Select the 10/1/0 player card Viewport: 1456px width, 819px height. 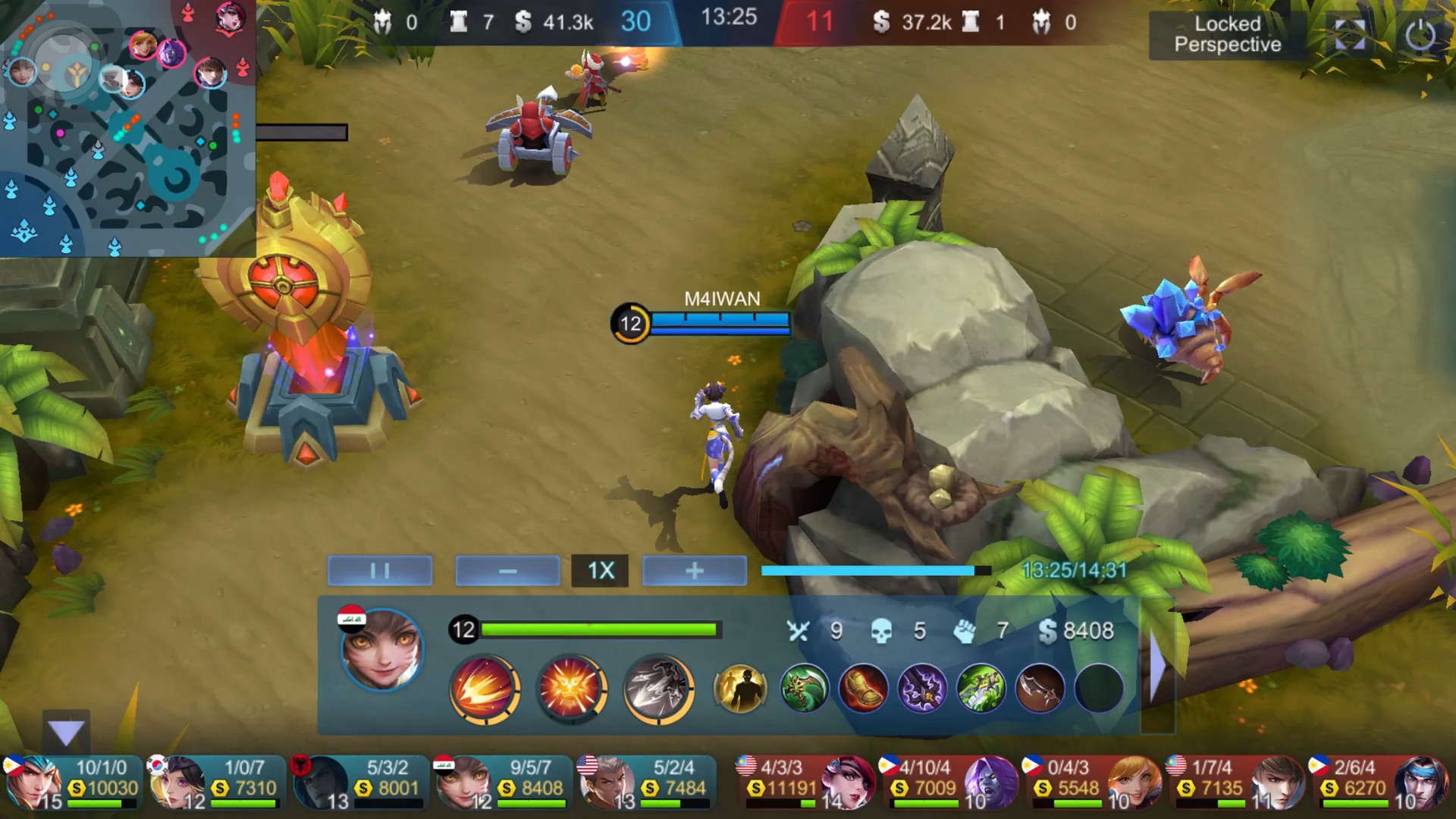(72, 782)
